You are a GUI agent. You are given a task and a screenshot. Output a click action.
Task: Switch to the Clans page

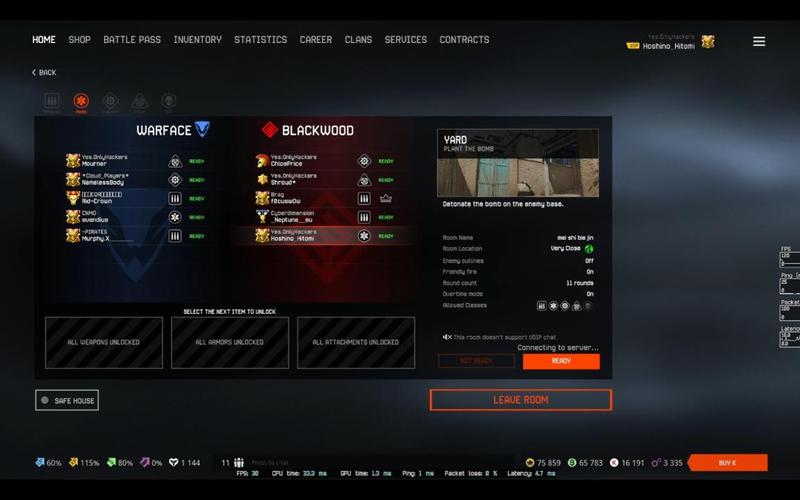pyautogui.click(x=358, y=40)
